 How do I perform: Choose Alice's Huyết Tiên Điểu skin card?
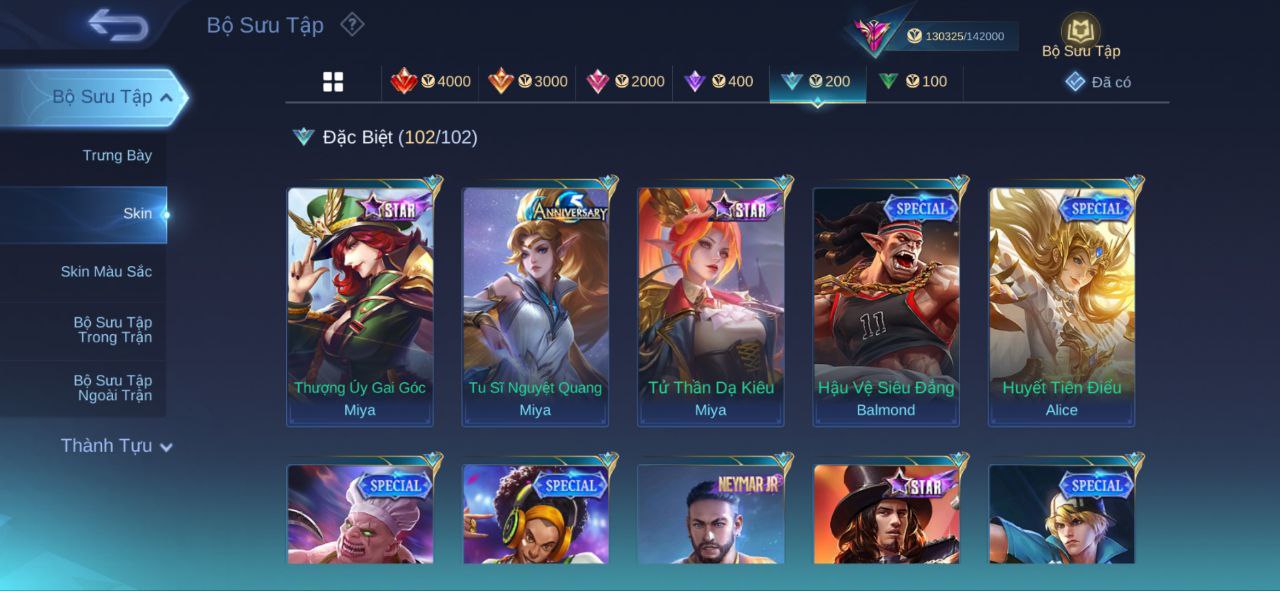tap(1062, 305)
